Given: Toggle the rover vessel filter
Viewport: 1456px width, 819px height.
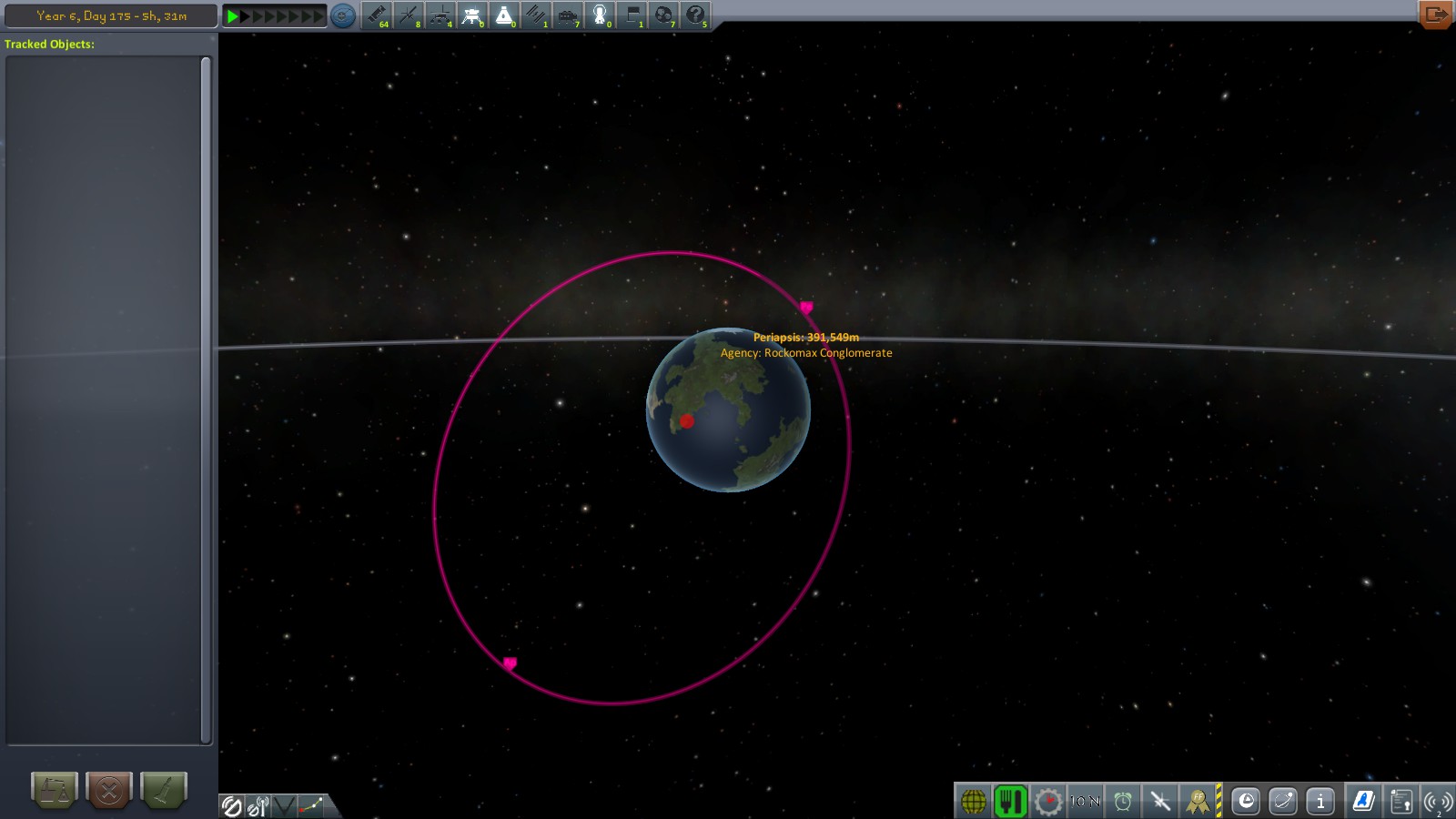Looking at the screenshot, I should [440, 15].
